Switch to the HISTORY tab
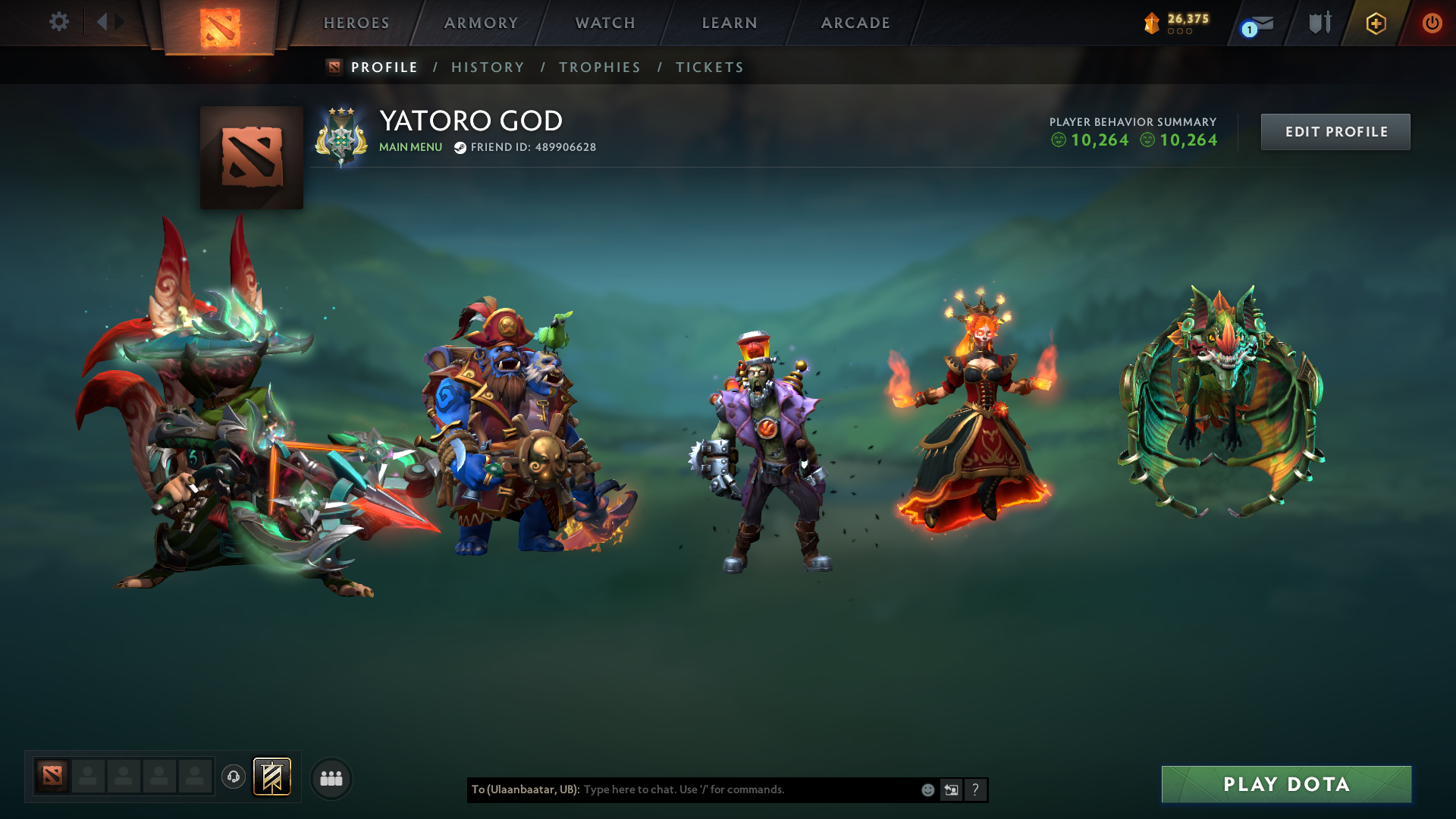This screenshot has width=1456, height=819. (x=488, y=67)
